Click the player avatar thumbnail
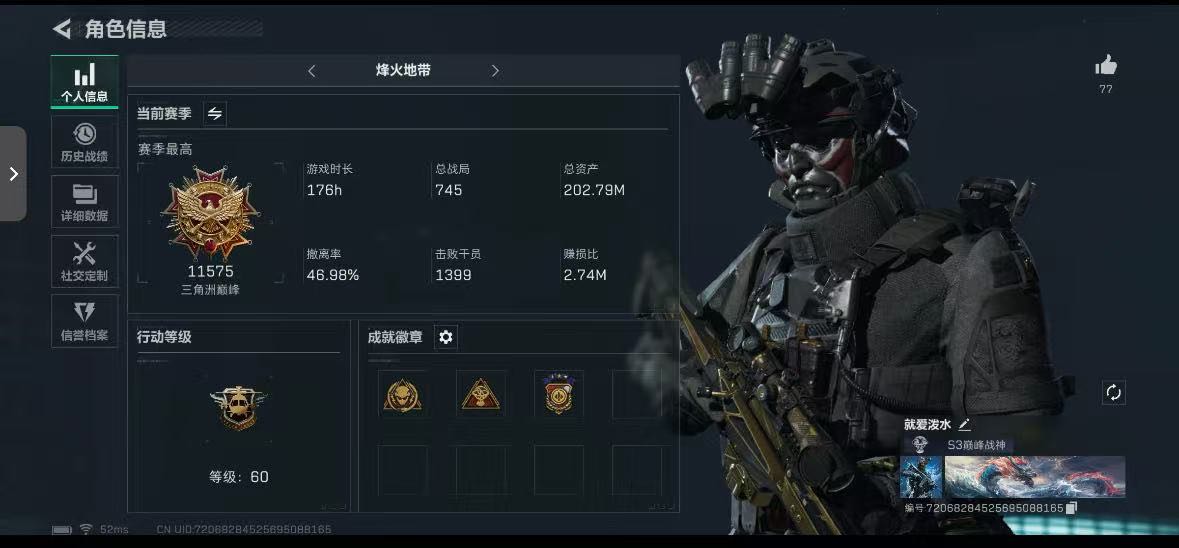This screenshot has width=1179, height=548. click(921, 477)
